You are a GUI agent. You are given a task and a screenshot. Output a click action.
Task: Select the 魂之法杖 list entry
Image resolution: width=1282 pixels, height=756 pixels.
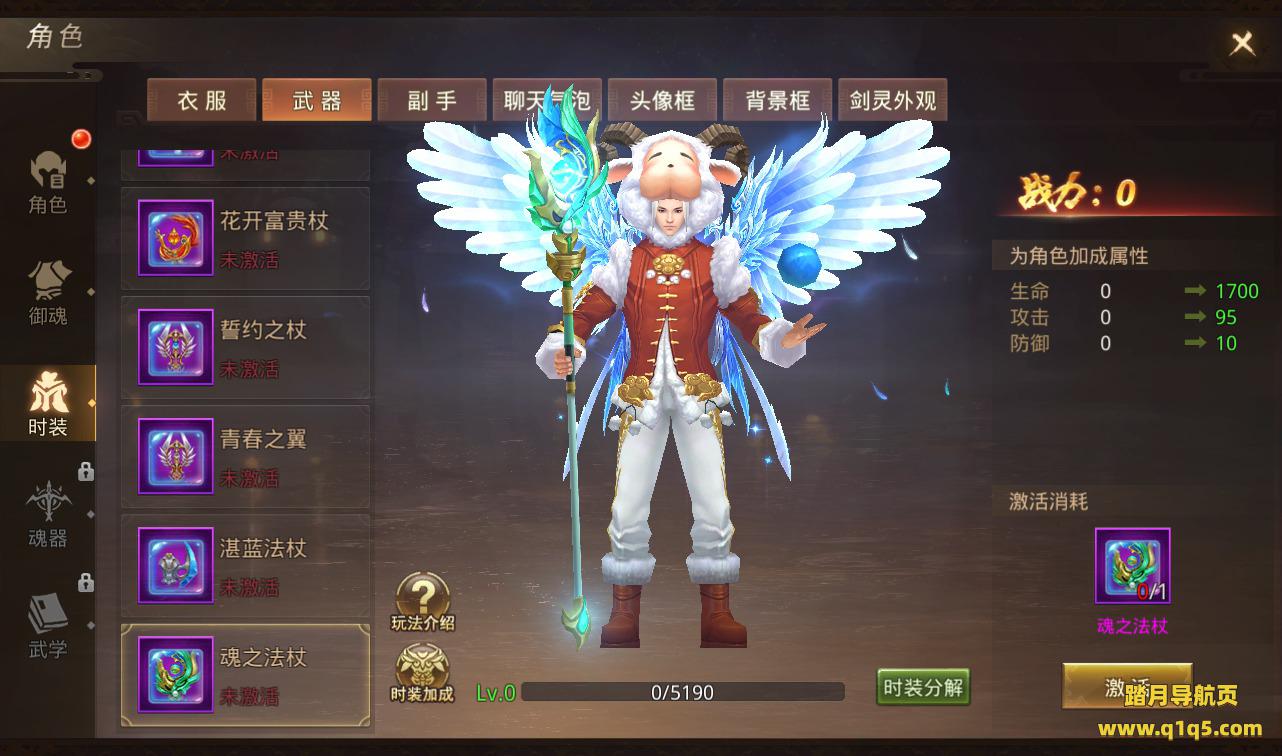pyautogui.click(x=246, y=676)
